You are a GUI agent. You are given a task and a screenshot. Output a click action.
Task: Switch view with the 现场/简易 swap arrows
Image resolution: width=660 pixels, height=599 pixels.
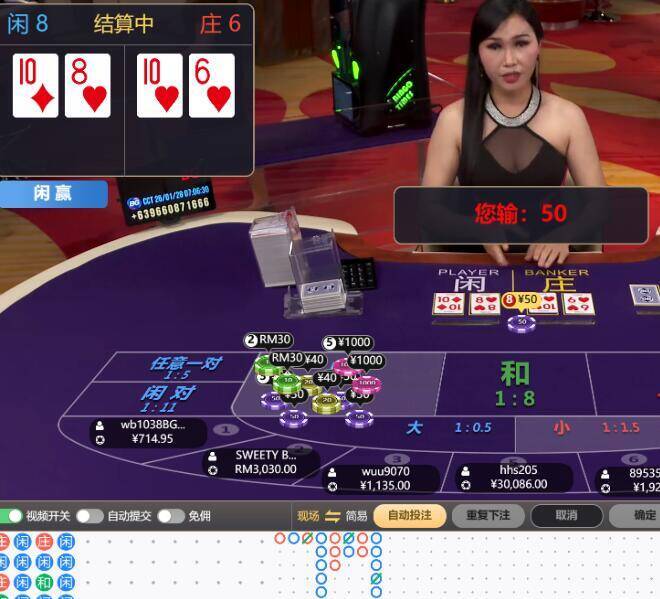(332, 516)
